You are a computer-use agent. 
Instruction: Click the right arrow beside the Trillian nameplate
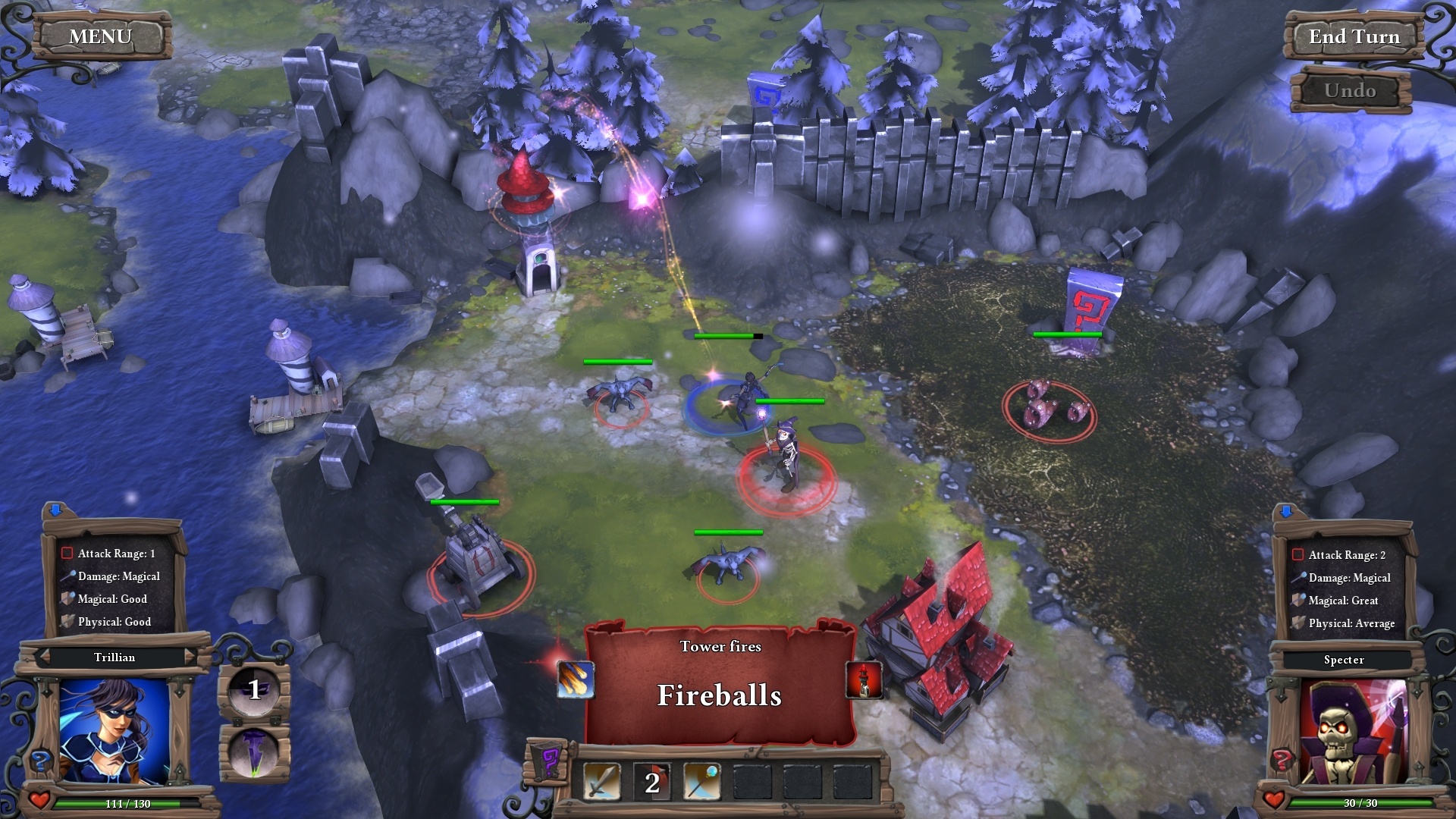[191, 657]
